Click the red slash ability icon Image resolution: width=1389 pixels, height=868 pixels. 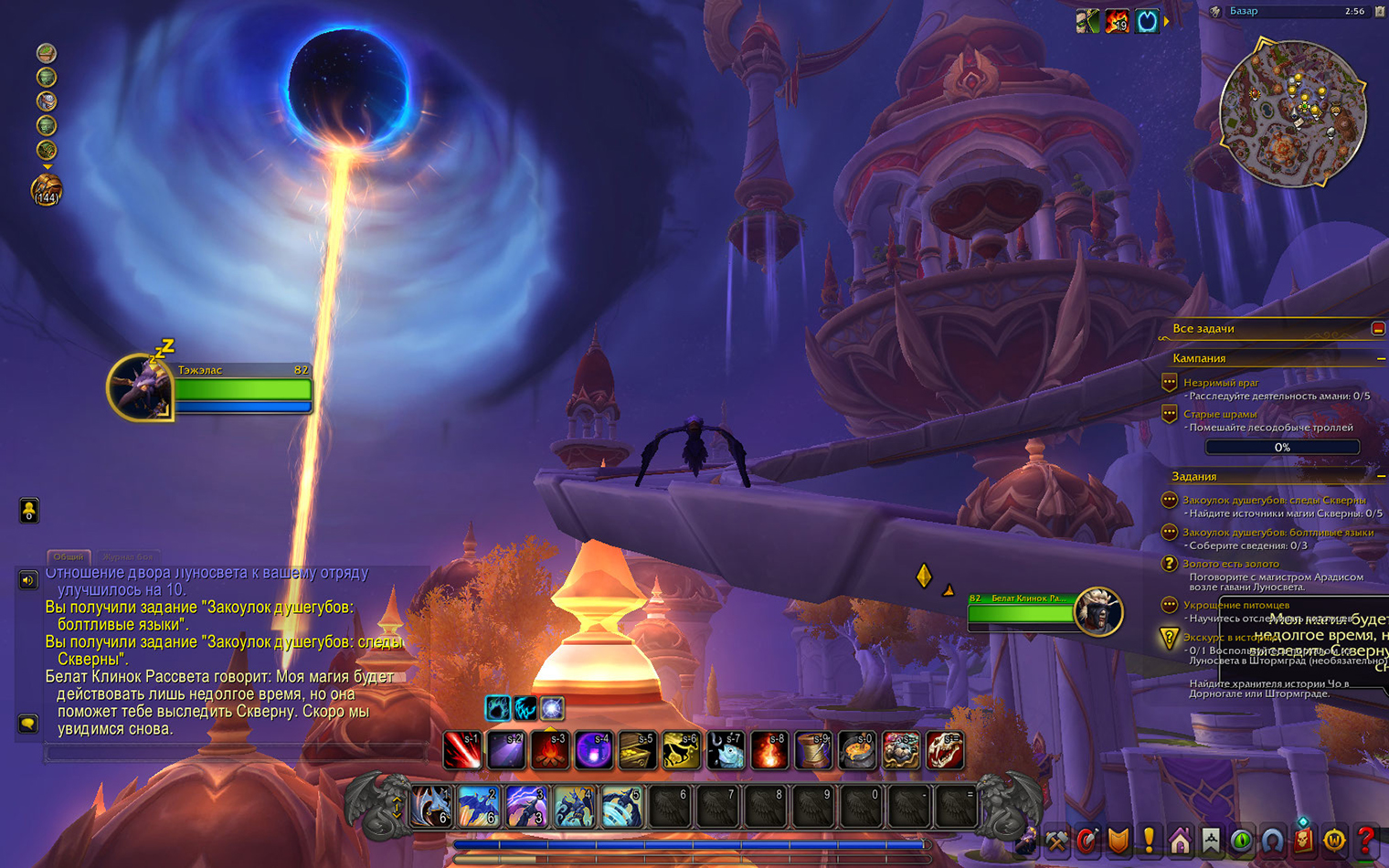pyautogui.click(x=462, y=751)
